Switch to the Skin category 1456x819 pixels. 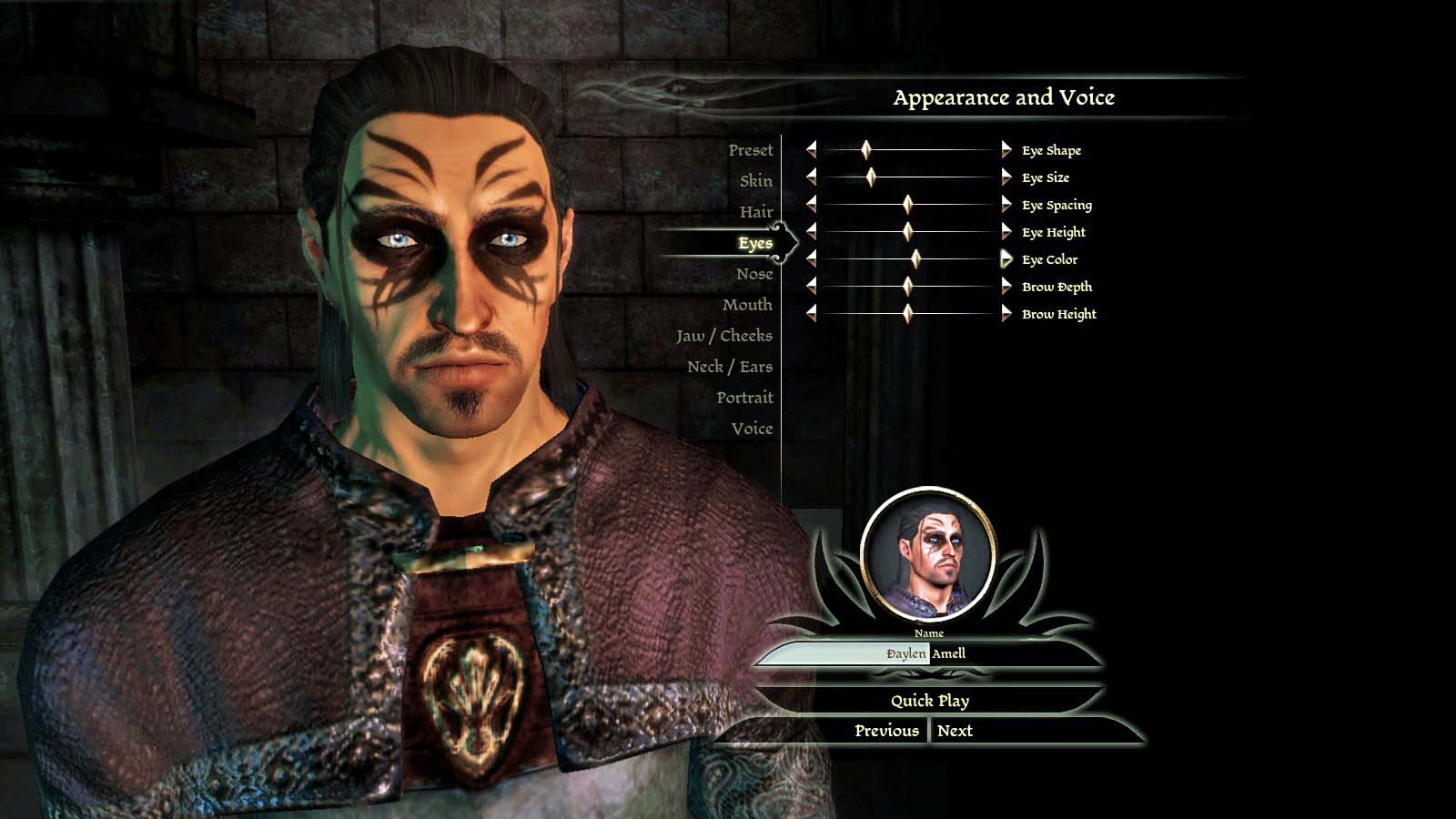[x=755, y=181]
